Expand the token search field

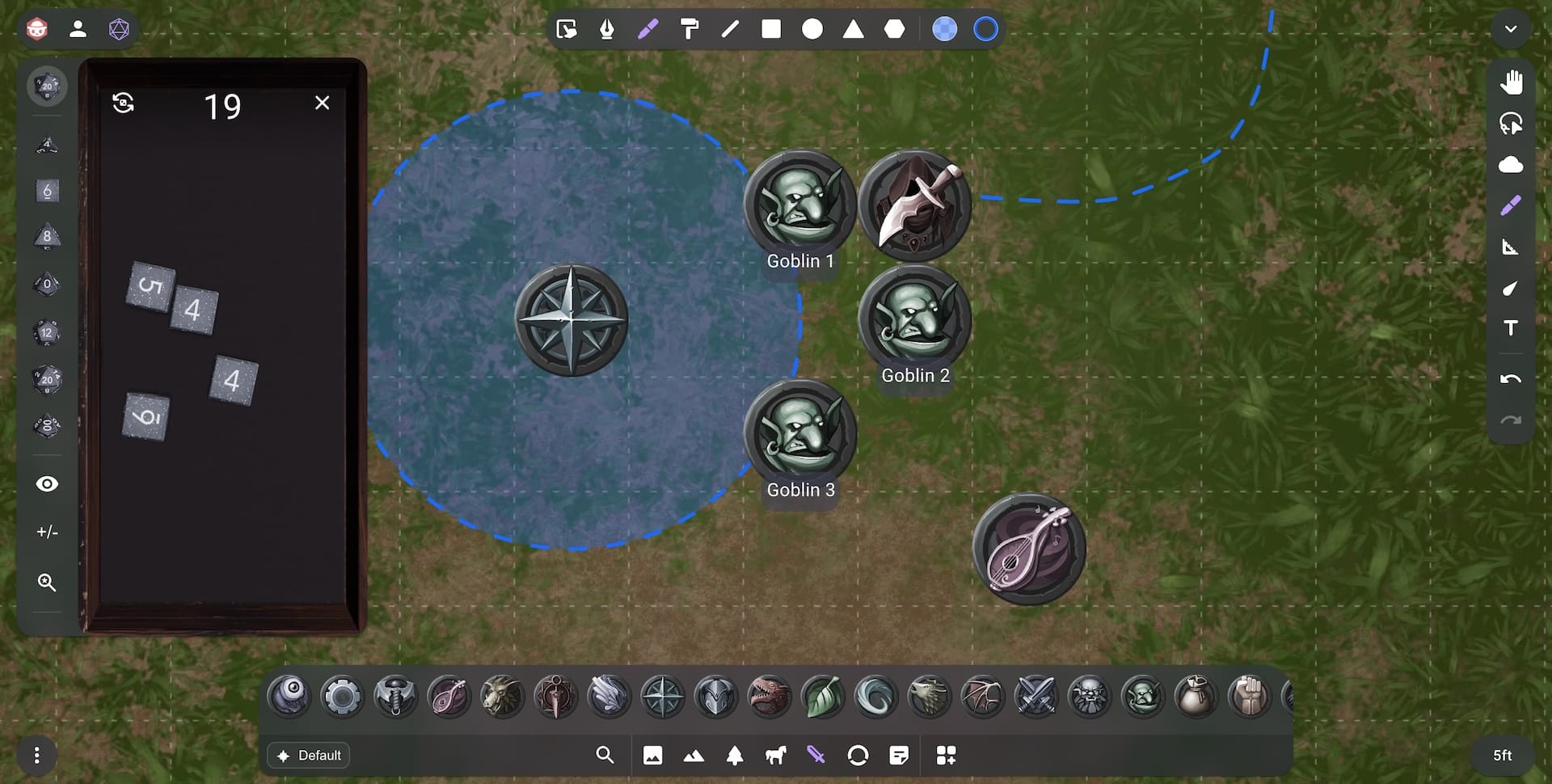[605, 755]
